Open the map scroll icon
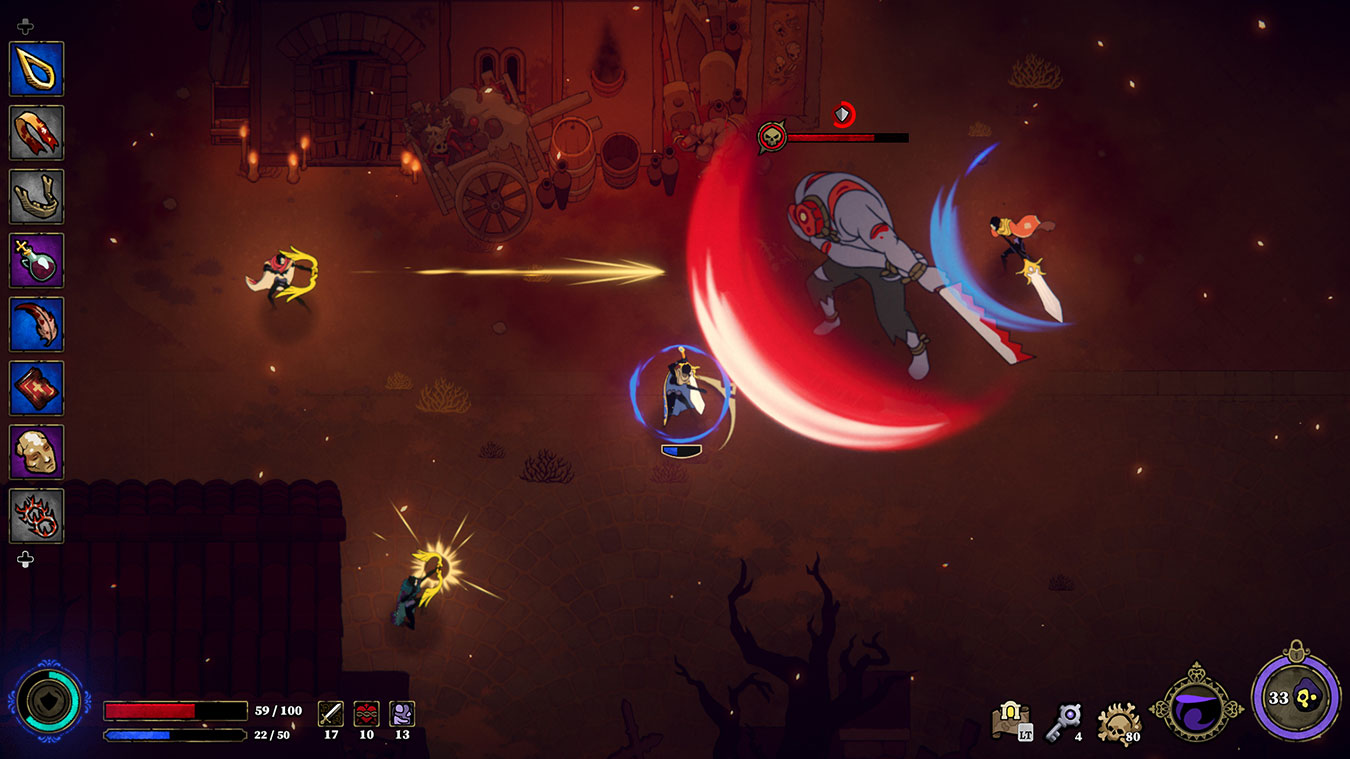Screen dimensions: 1350x759 coord(1011,720)
